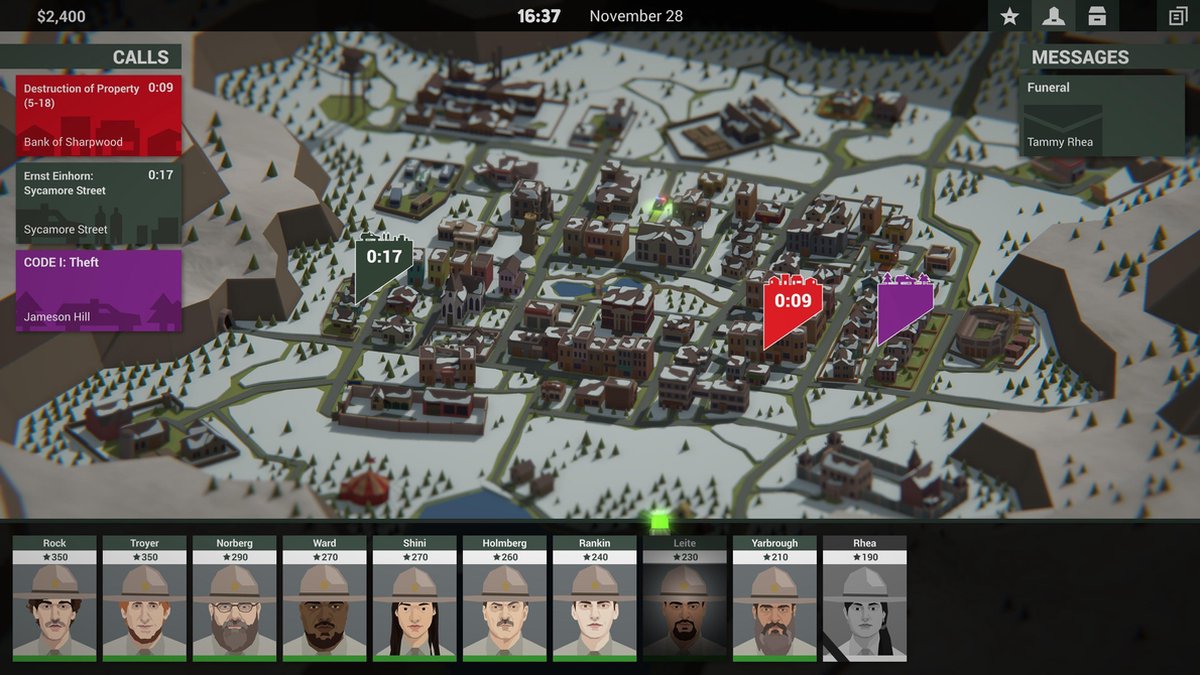Open the Destruction of Property call

pyautogui.click(x=98, y=115)
